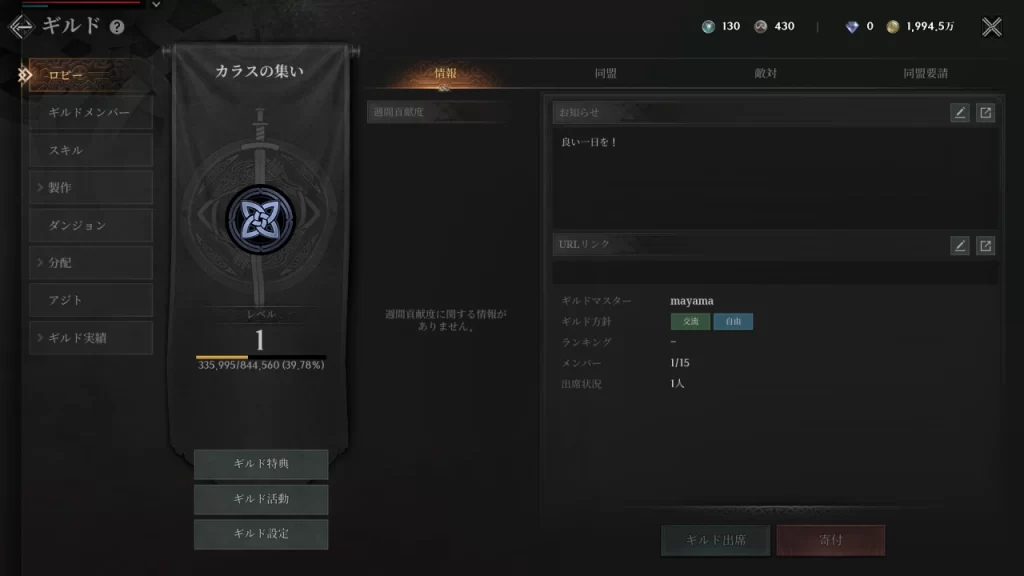
Task: Click the 寄付 donate button
Action: [830, 540]
